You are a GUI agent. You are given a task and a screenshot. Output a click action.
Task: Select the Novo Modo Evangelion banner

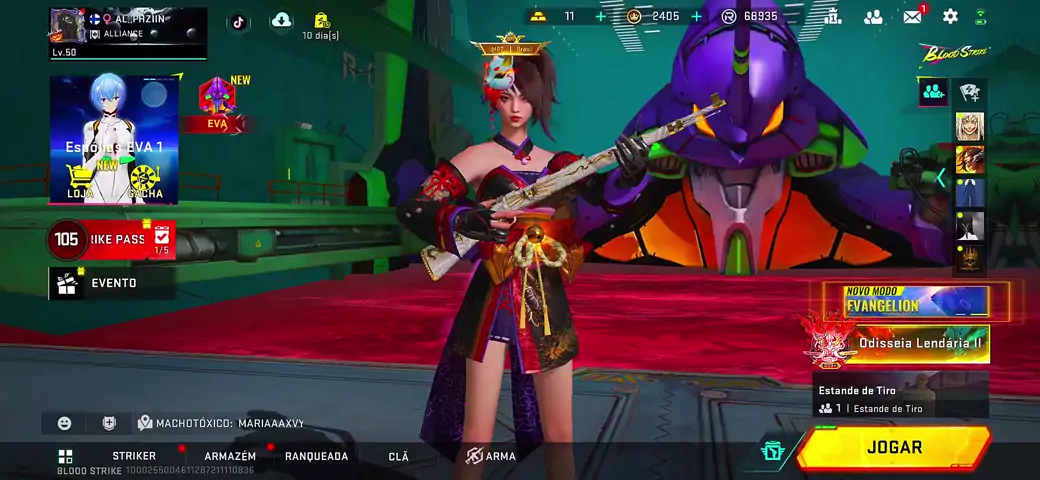(x=915, y=302)
